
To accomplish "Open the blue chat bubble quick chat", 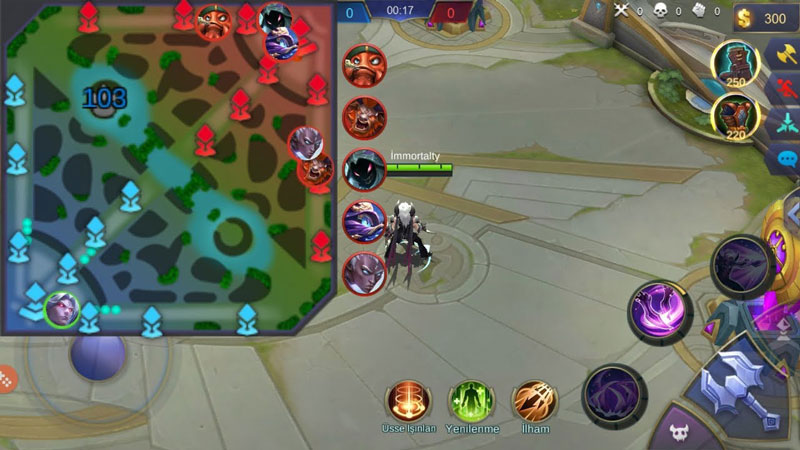I will (x=783, y=158).
